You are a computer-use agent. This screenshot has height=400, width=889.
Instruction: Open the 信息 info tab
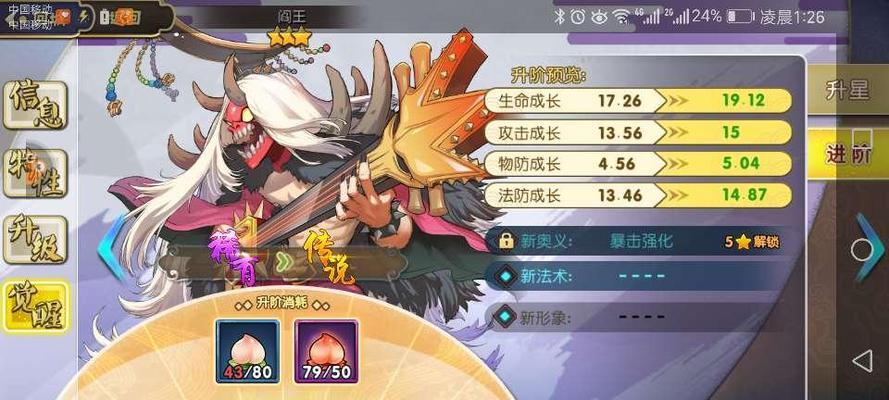pyautogui.click(x=33, y=105)
